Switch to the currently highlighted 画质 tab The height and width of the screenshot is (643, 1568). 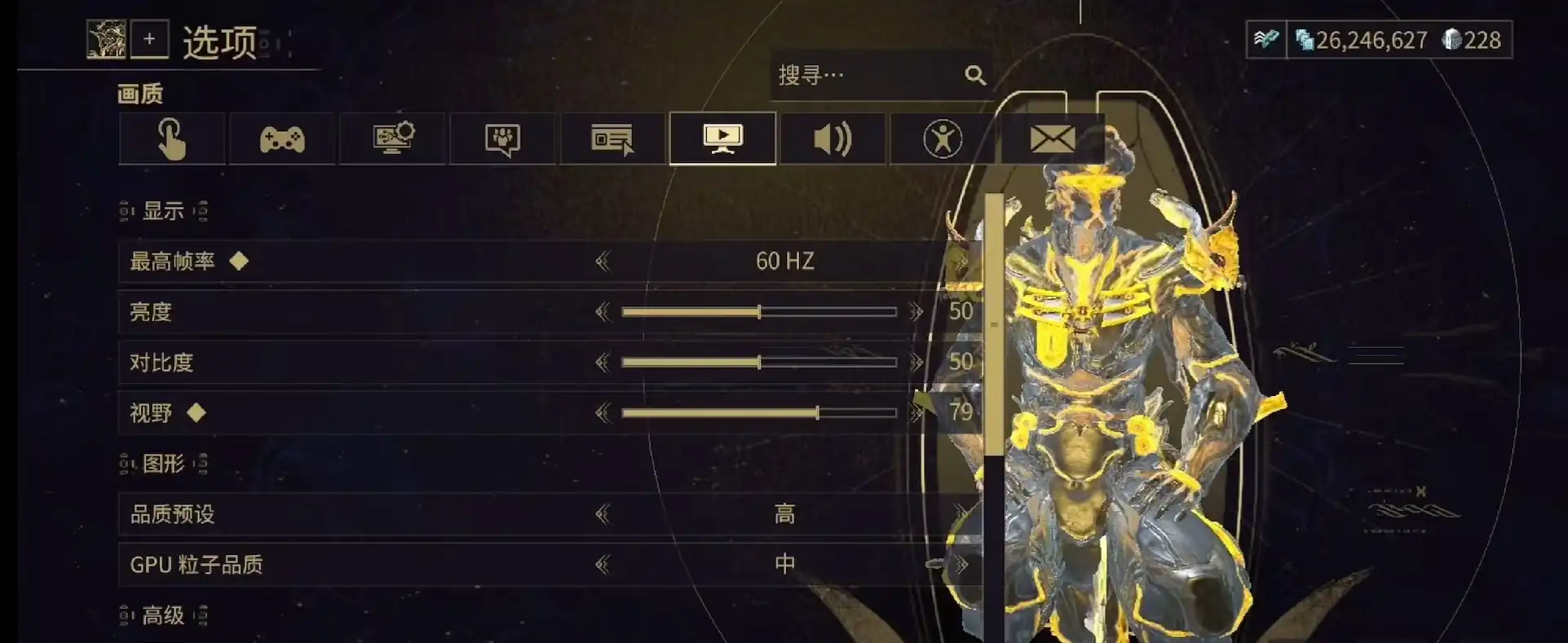tap(722, 139)
